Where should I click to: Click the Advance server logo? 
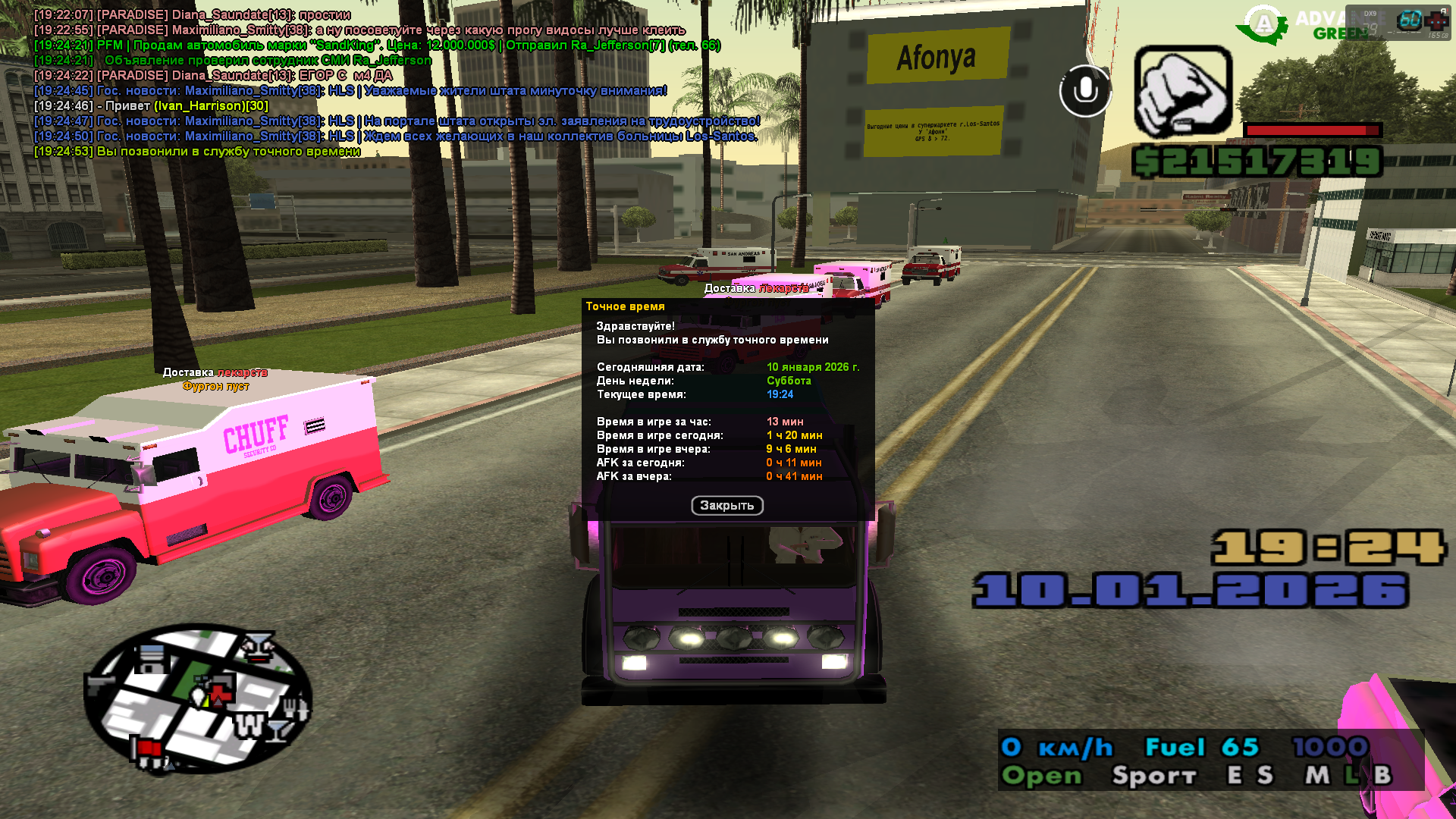(x=1263, y=24)
